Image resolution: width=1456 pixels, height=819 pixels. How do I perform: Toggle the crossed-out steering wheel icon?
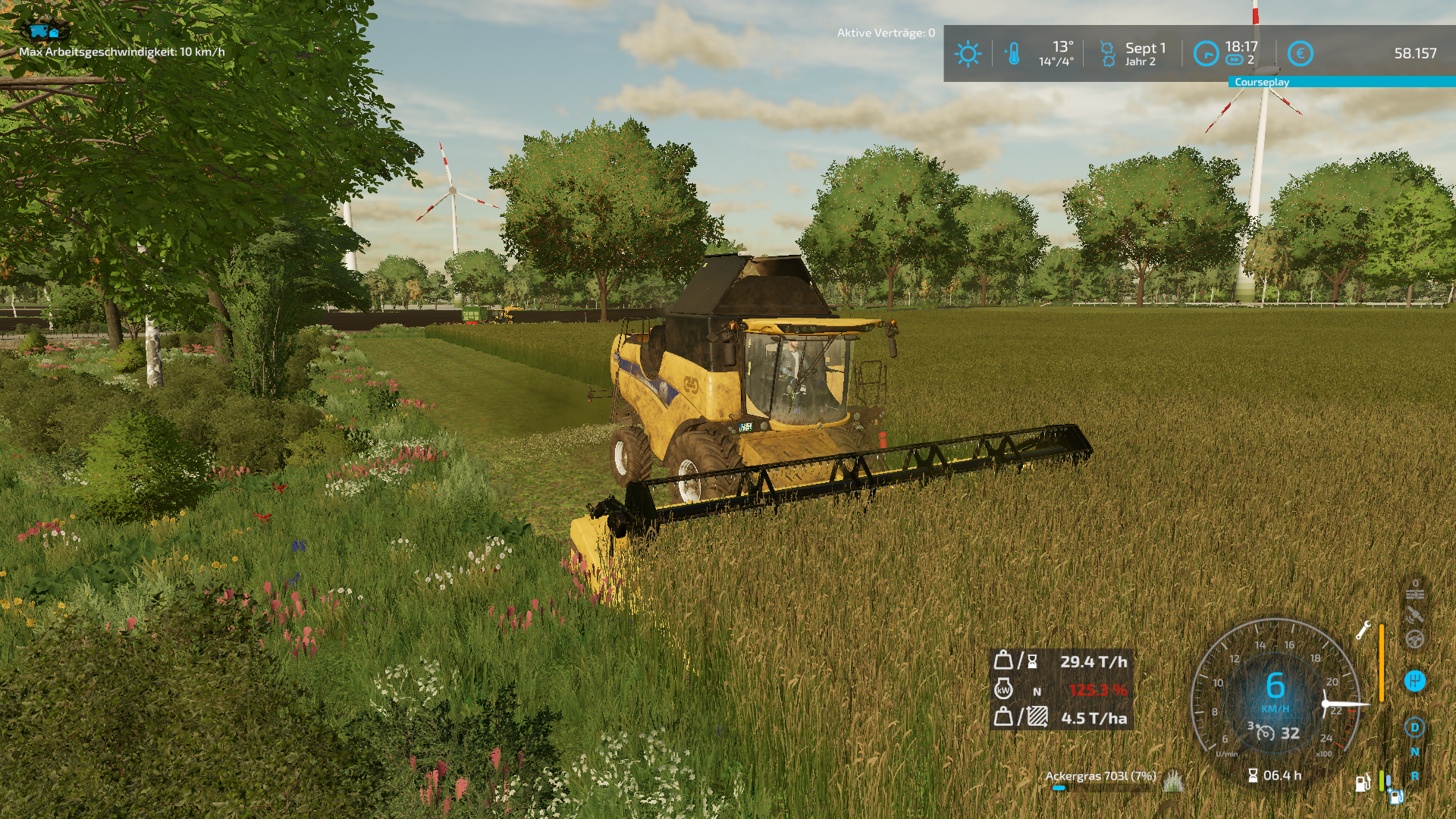pos(1414,640)
